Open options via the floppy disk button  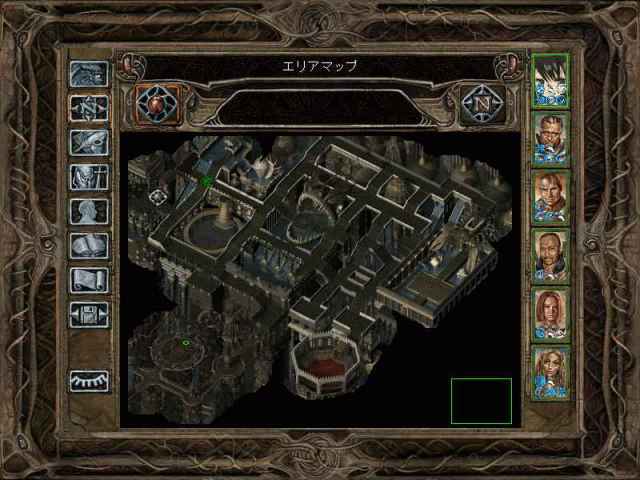tap(89, 315)
